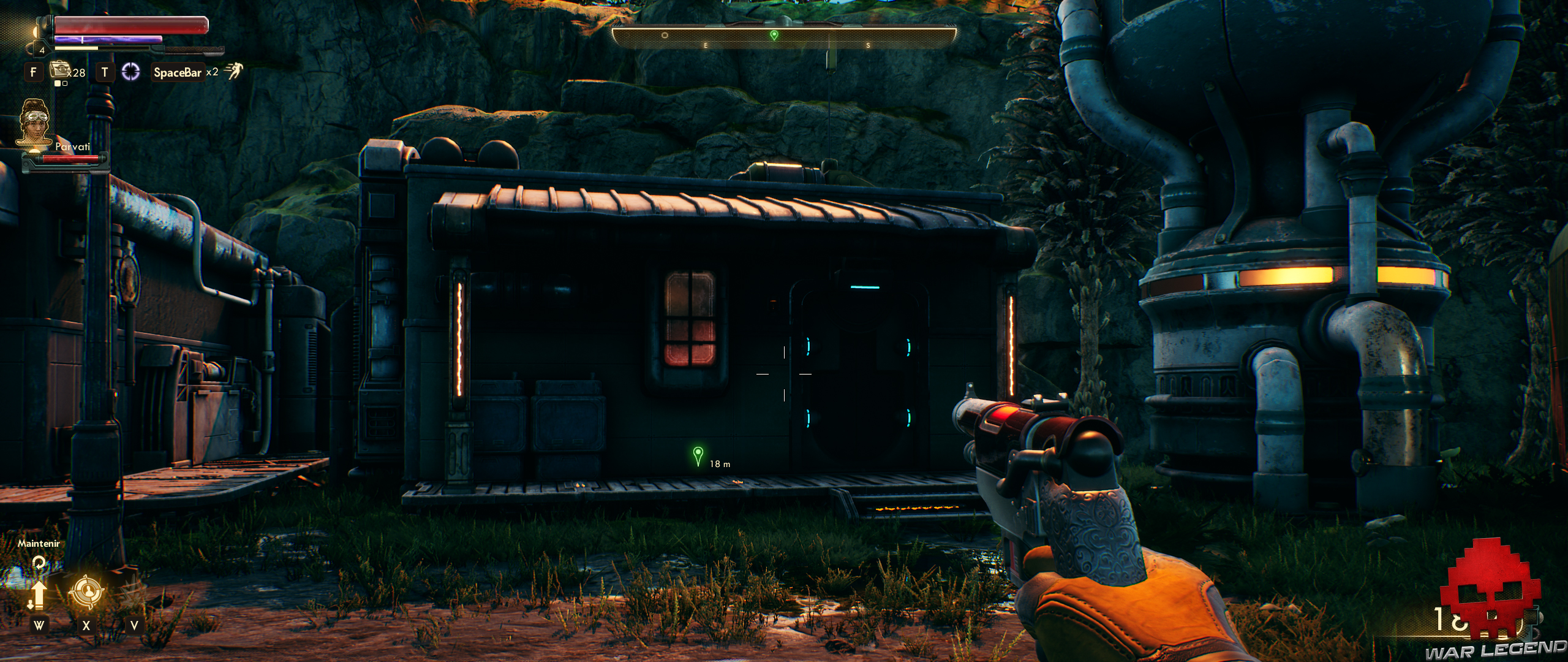Toggle the empty ammo pip under the medkit counter
The width and height of the screenshot is (1568, 662).
pyautogui.click(x=65, y=84)
